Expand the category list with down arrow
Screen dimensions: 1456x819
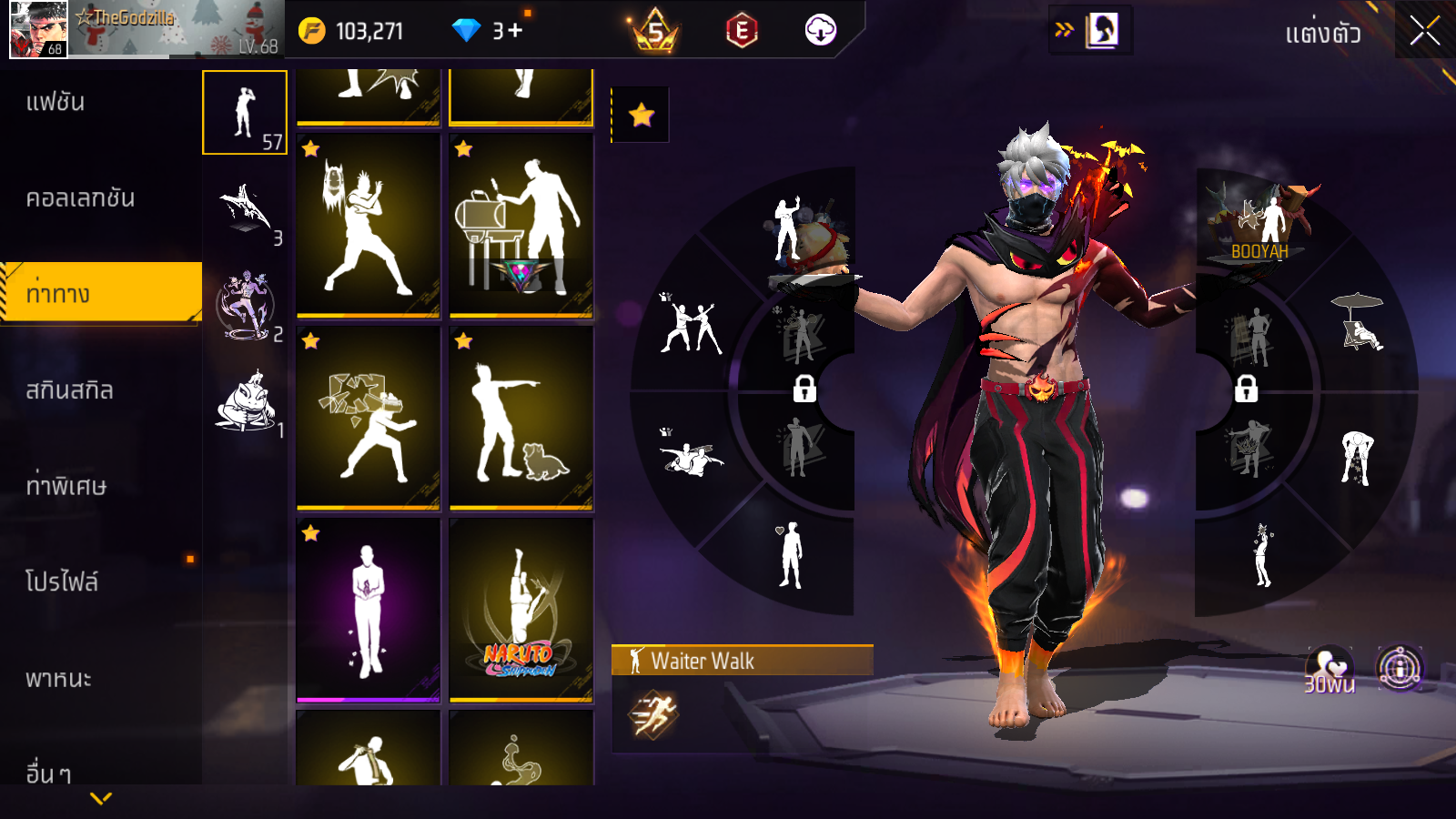101,798
